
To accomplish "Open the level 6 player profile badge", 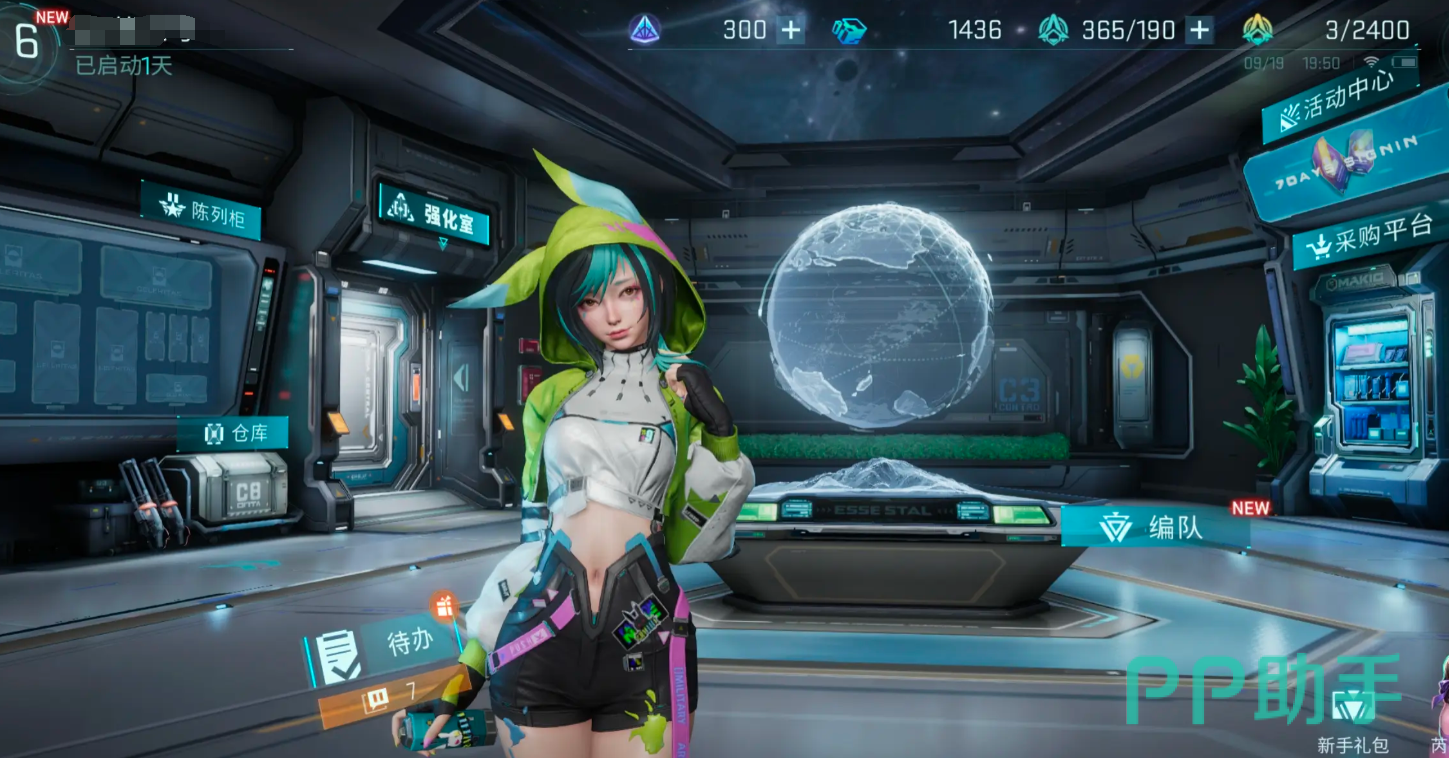I will coord(27,40).
